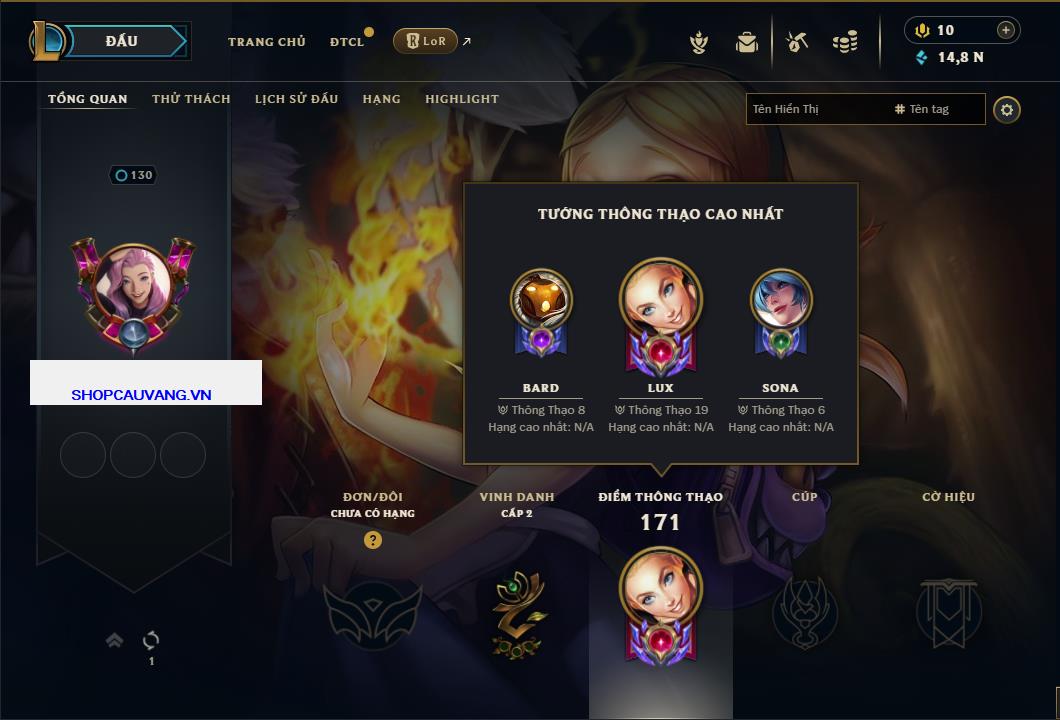Show the HIGHLIGHT tab
The height and width of the screenshot is (720, 1060).
point(461,99)
